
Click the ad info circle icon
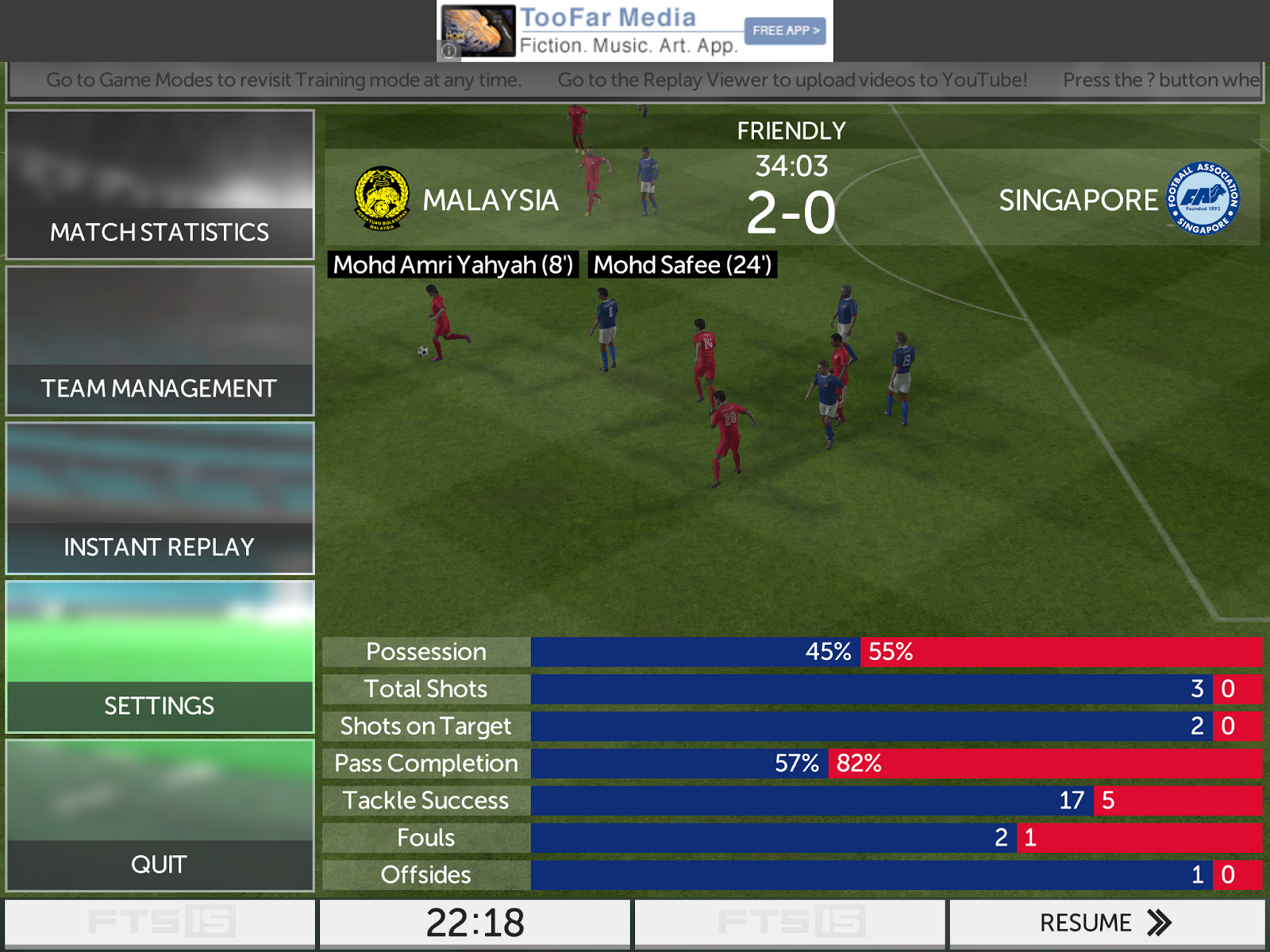[449, 49]
